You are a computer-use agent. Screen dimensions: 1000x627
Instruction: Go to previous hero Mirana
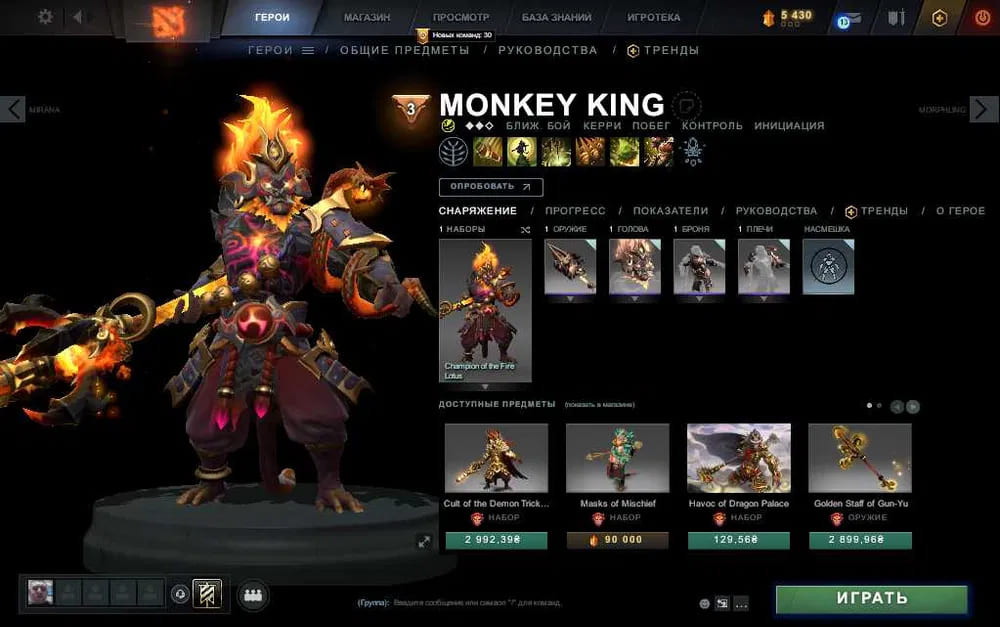tap(13, 109)
